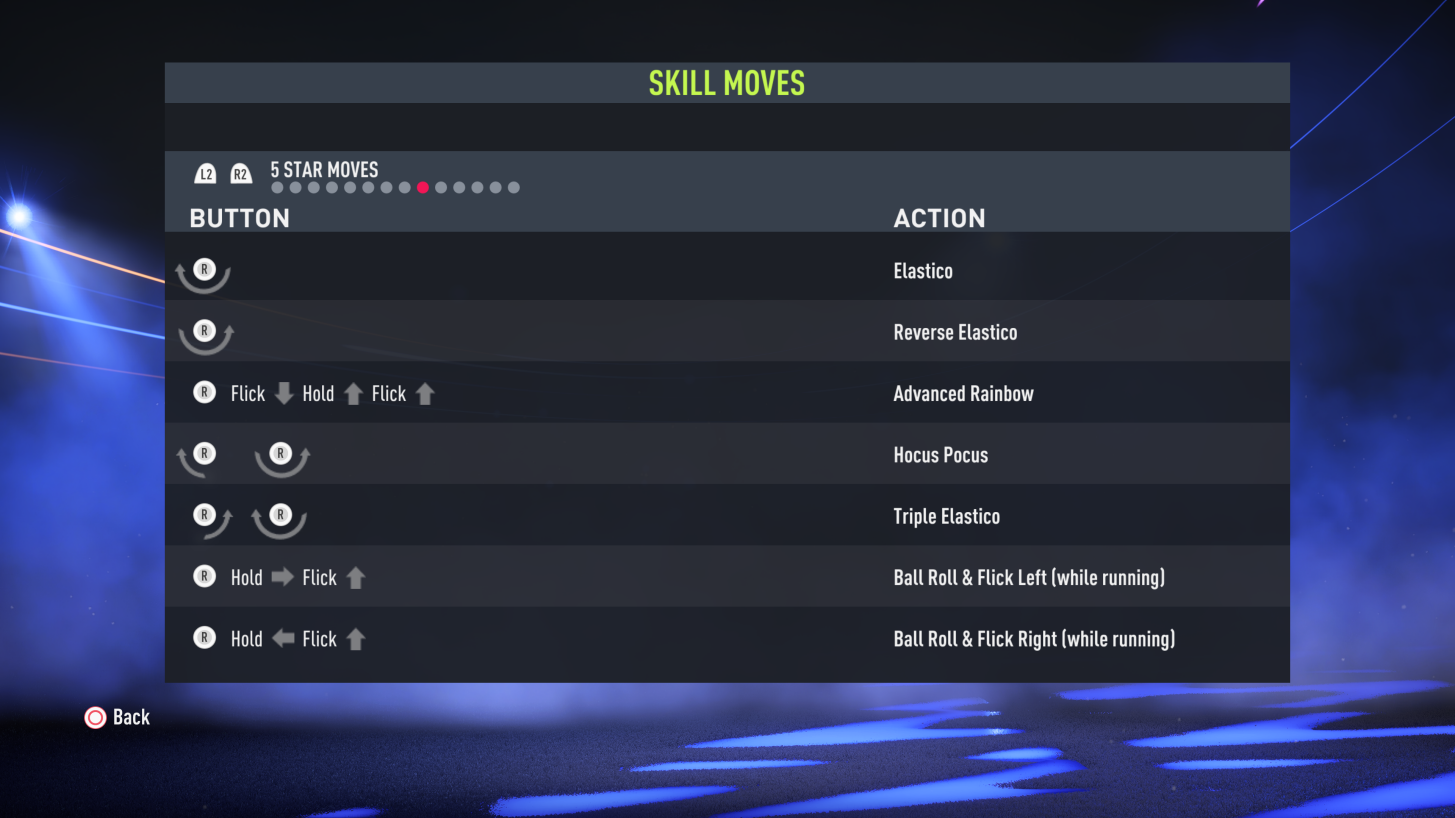Select the last pagination dot

click(x=513, y=187)
